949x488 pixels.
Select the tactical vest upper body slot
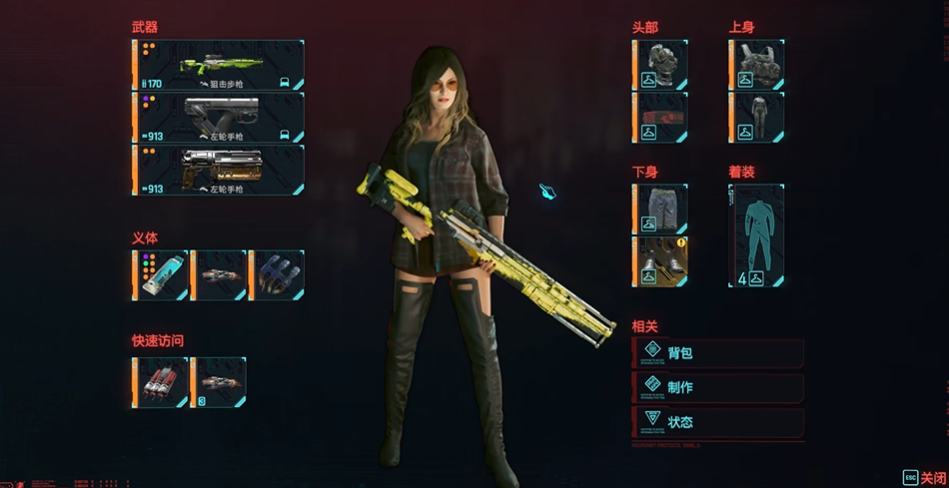click(757, 65)
